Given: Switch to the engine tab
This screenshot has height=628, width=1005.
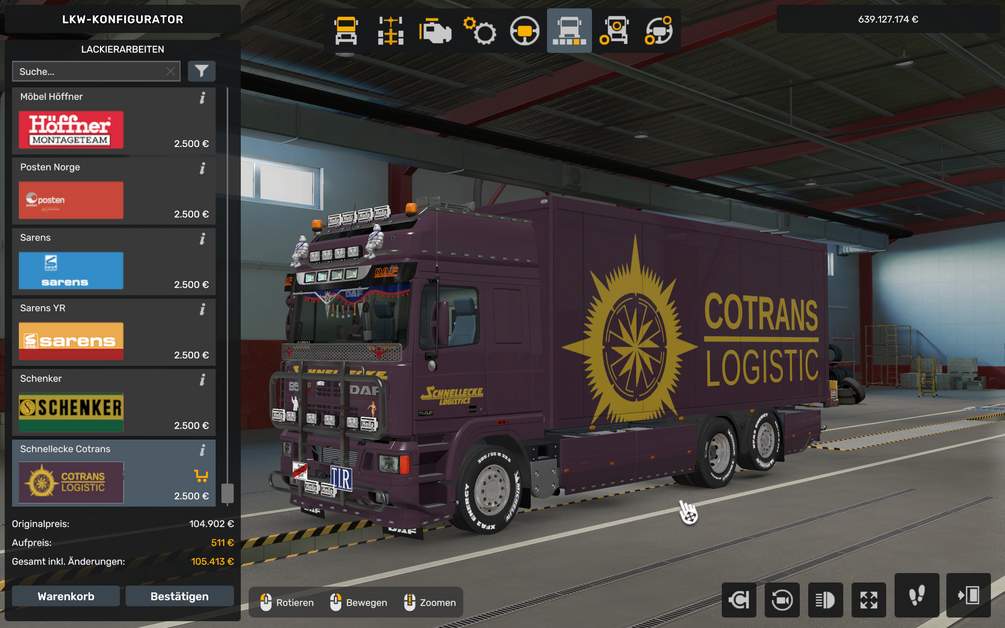Looking at the screenshot, I should point(435,32).
